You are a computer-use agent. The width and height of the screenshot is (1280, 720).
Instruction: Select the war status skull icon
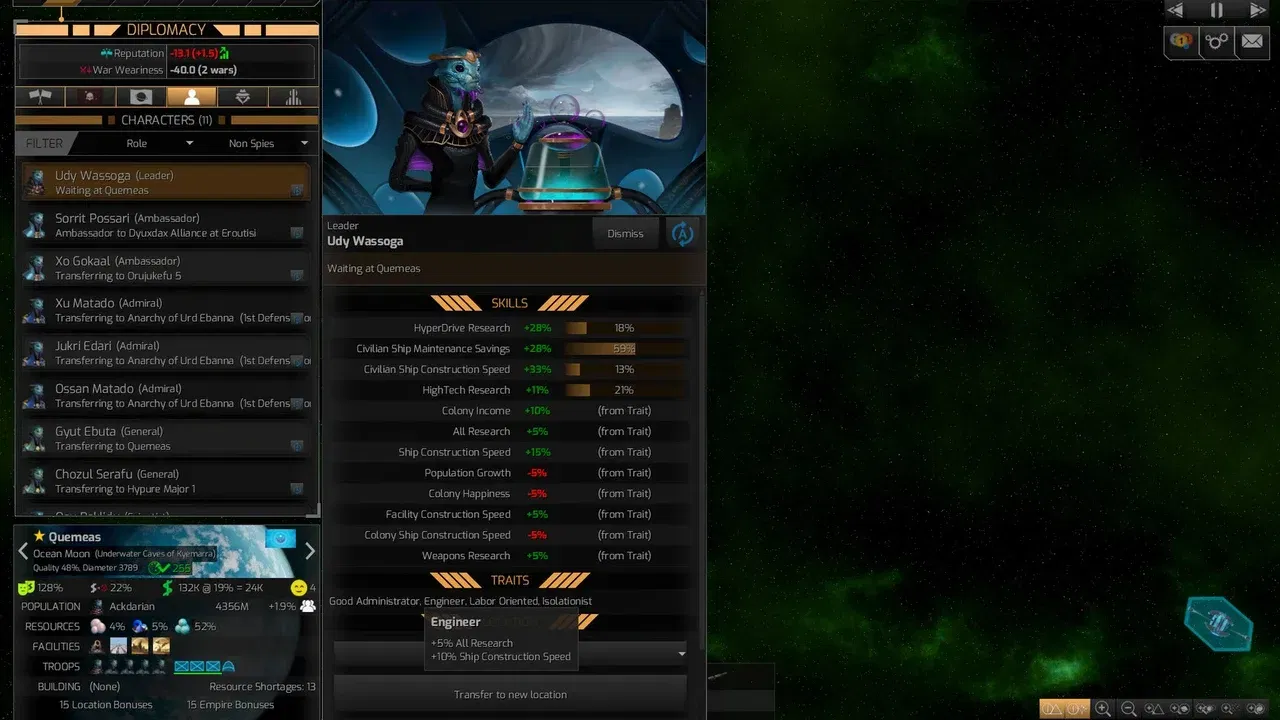tap(90, 96)
